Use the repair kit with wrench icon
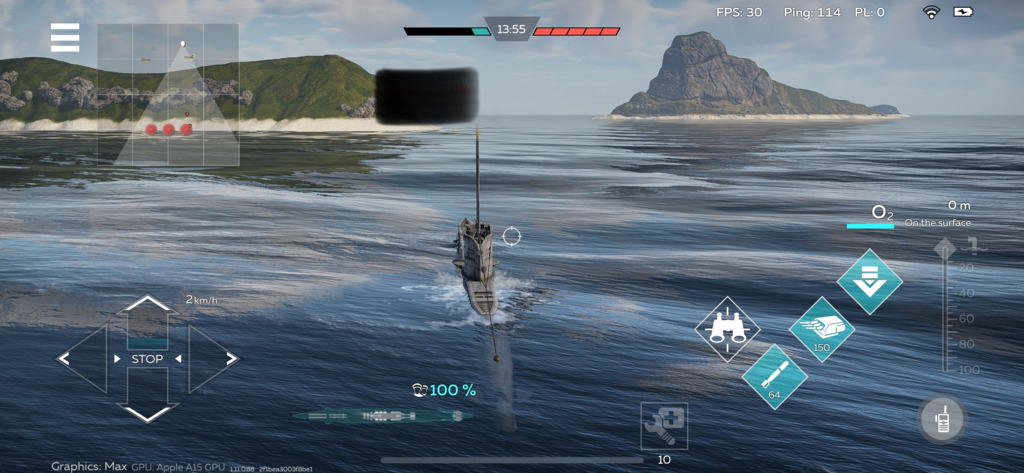Viewport: 1024px width, 473px height. click(x=665, y=427)
